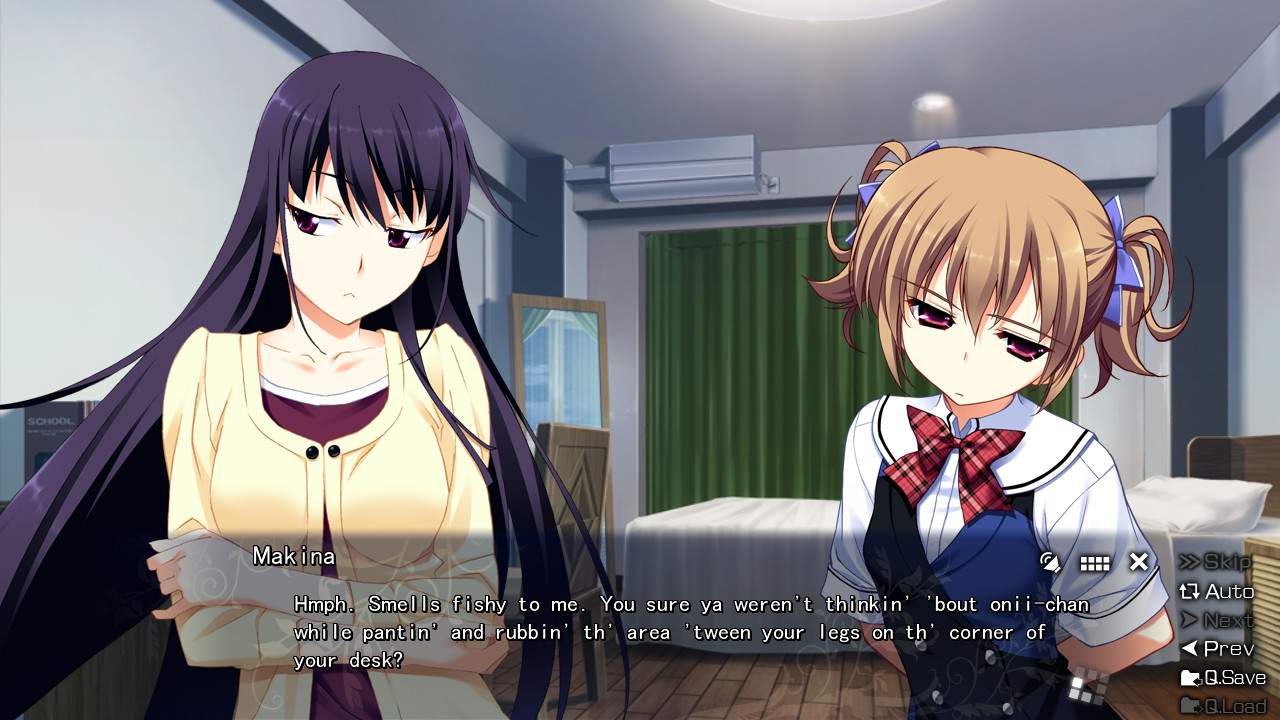Choose the Q.Load button
1280x720 pixels.
pyautogui.click(x=1223, y=707)
